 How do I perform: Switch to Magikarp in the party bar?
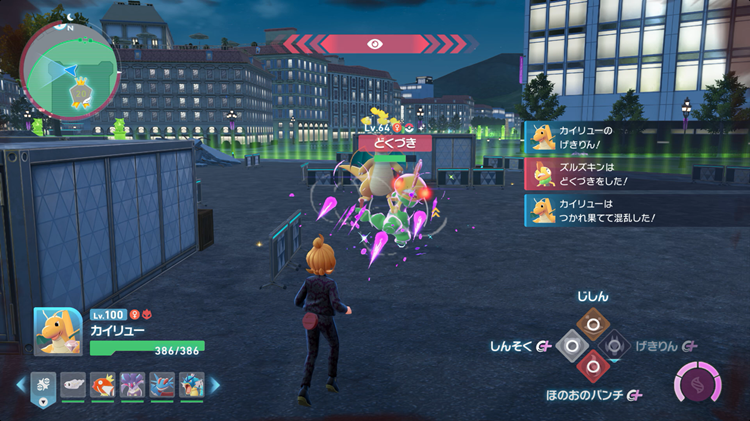102,384
